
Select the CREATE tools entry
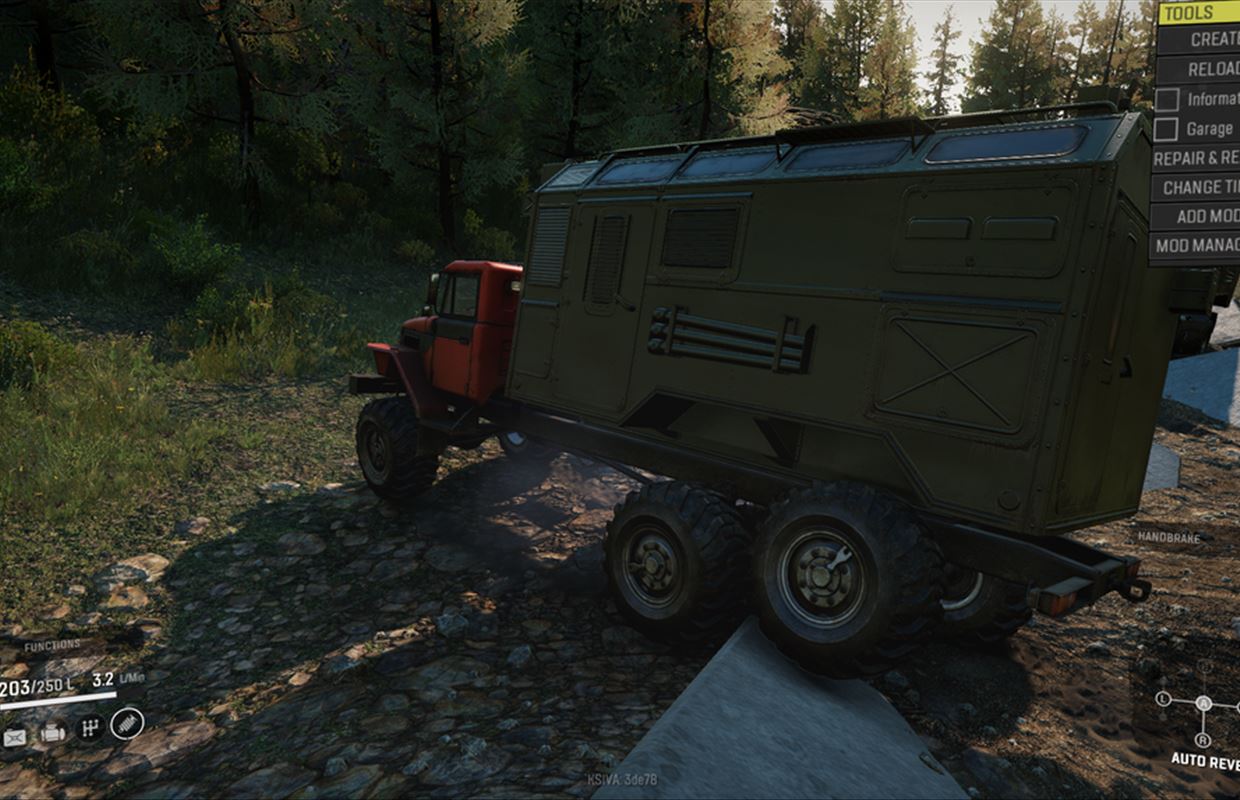click(x=1198, y=39)
